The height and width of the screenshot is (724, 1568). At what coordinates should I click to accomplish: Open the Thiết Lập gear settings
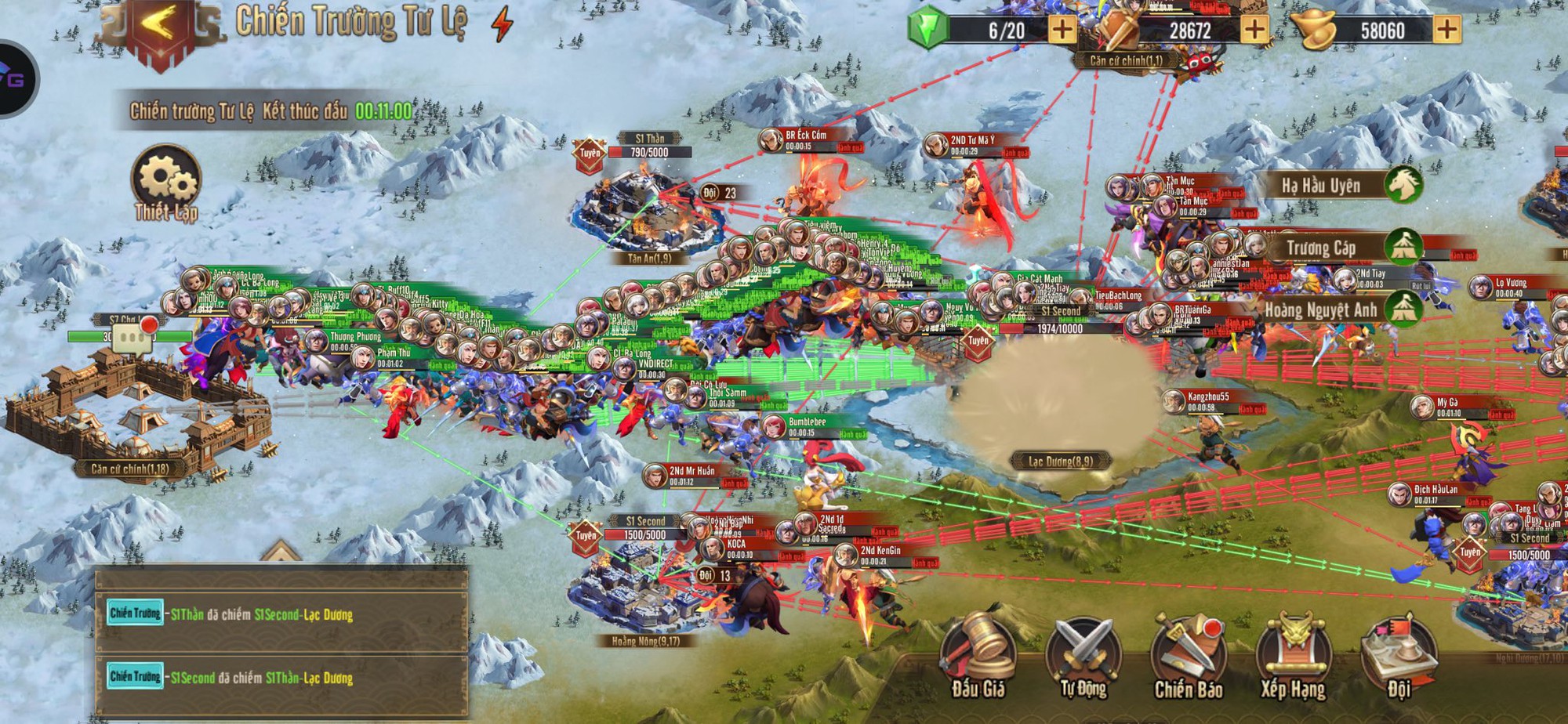[165, 183]
